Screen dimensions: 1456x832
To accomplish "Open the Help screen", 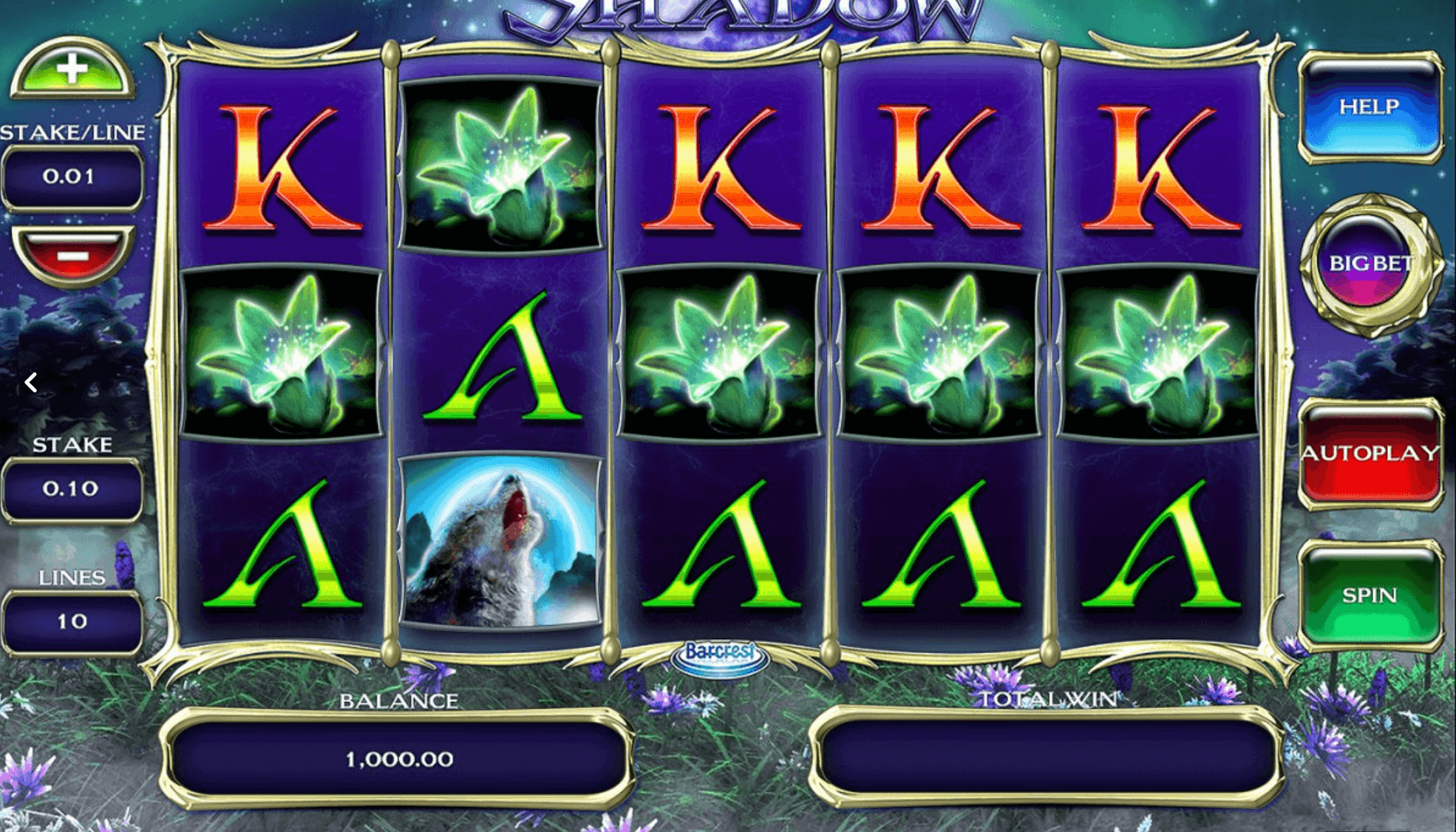I will 1371,106.
